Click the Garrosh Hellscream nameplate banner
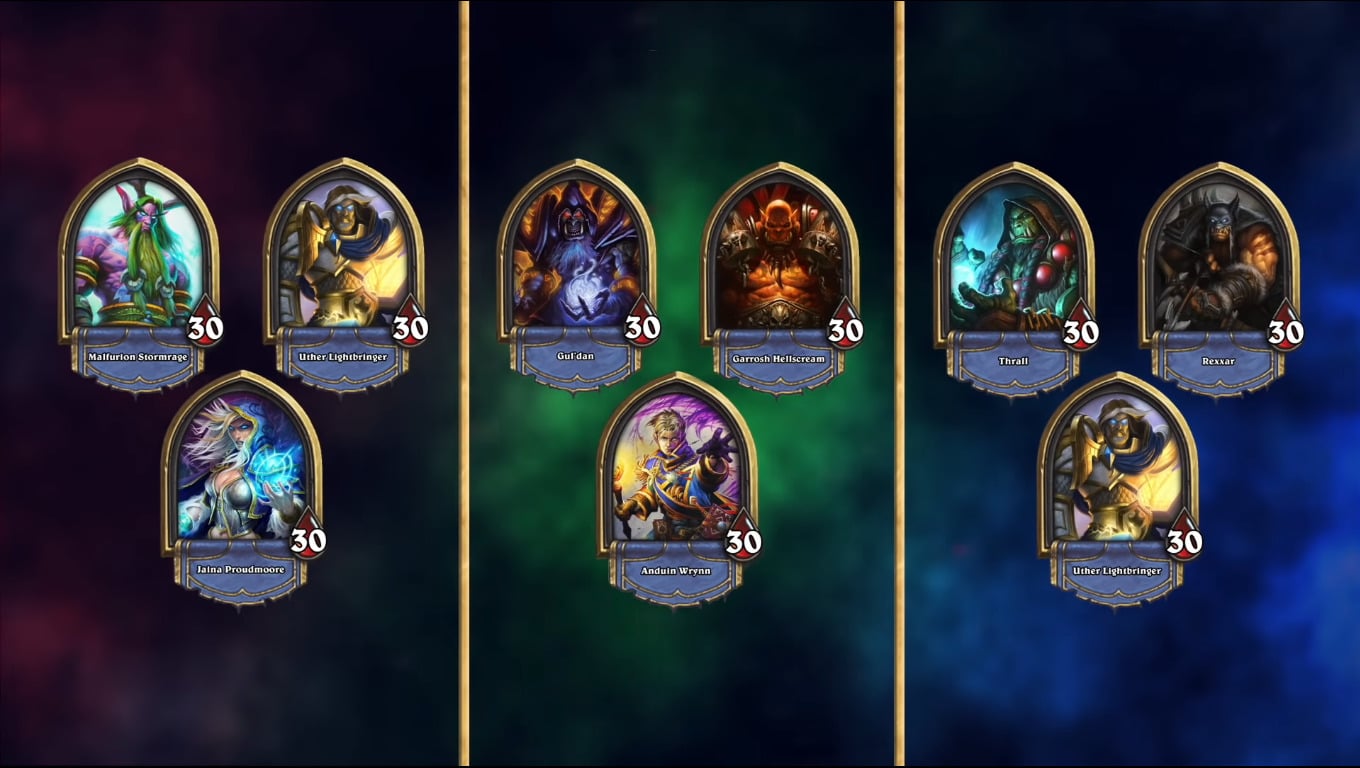Image resolution: width=1360 pixels, height=768 pixels. pos(777,358)
